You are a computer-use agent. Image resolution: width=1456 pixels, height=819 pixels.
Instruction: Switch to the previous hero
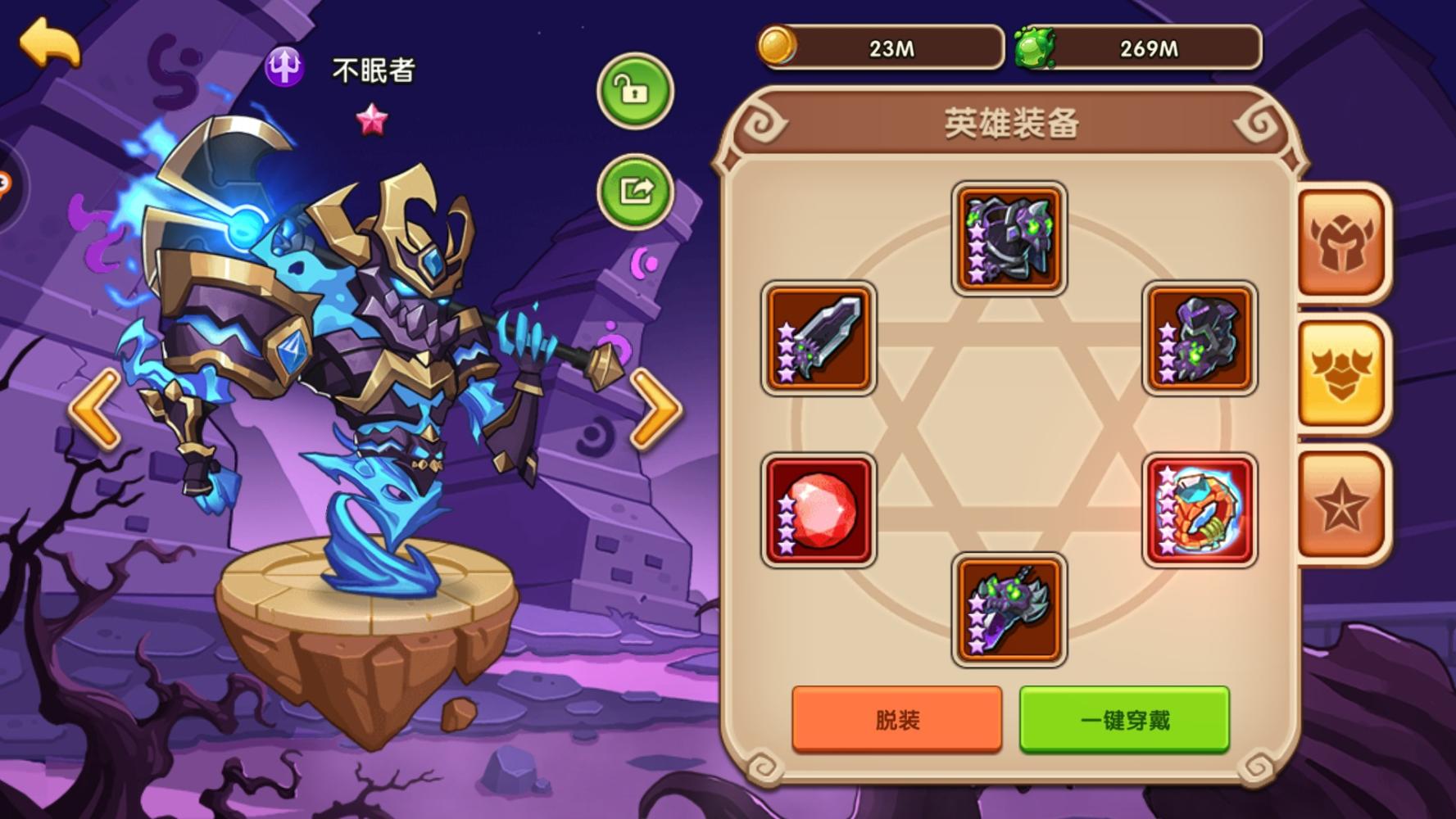[x=96, y=408]
